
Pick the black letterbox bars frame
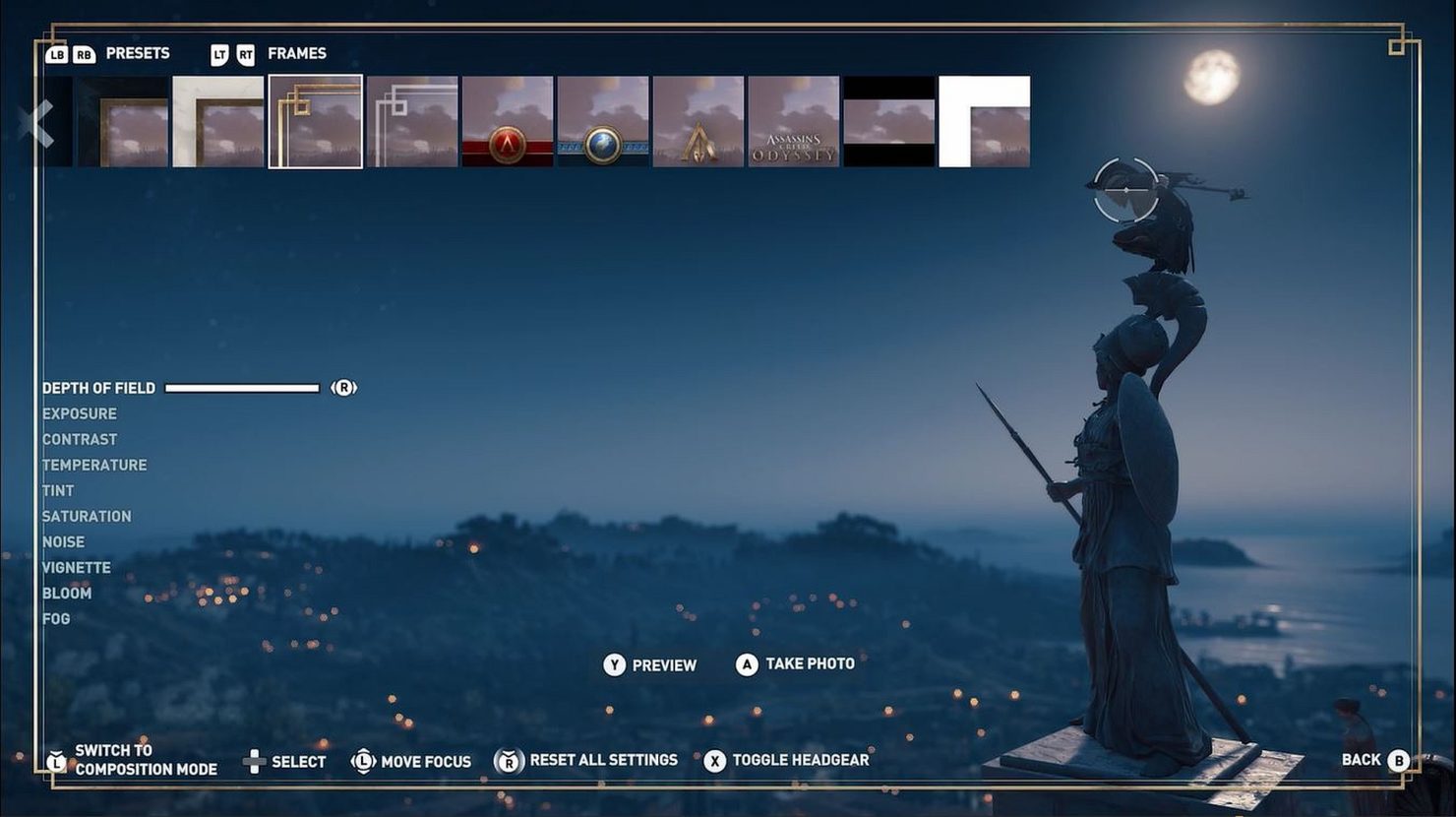(x=890, y=121)
